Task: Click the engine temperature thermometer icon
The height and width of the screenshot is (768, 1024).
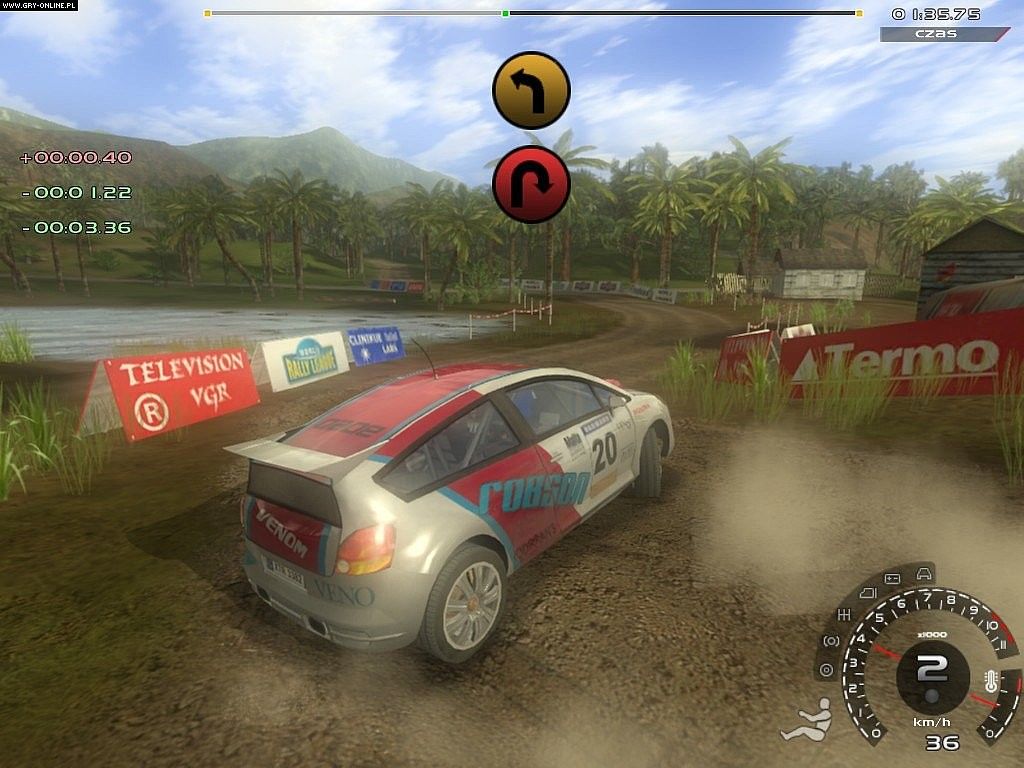Action: click(991, 682)
